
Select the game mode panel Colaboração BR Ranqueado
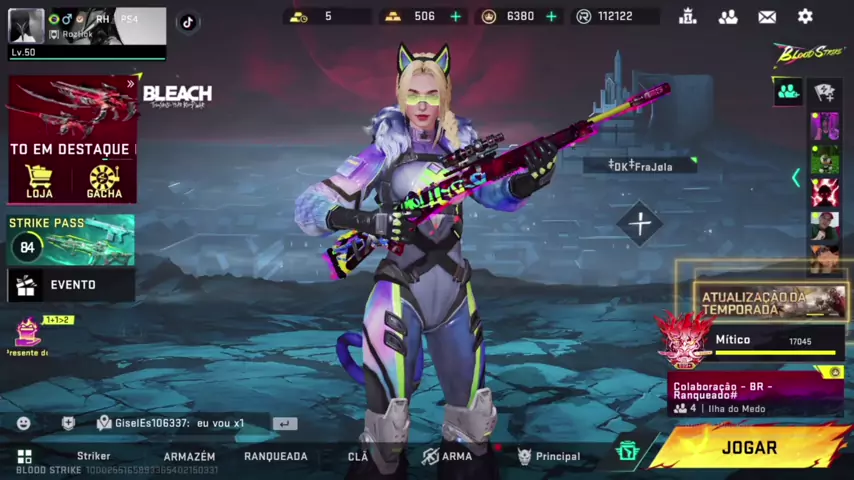(x=755, y=395)
